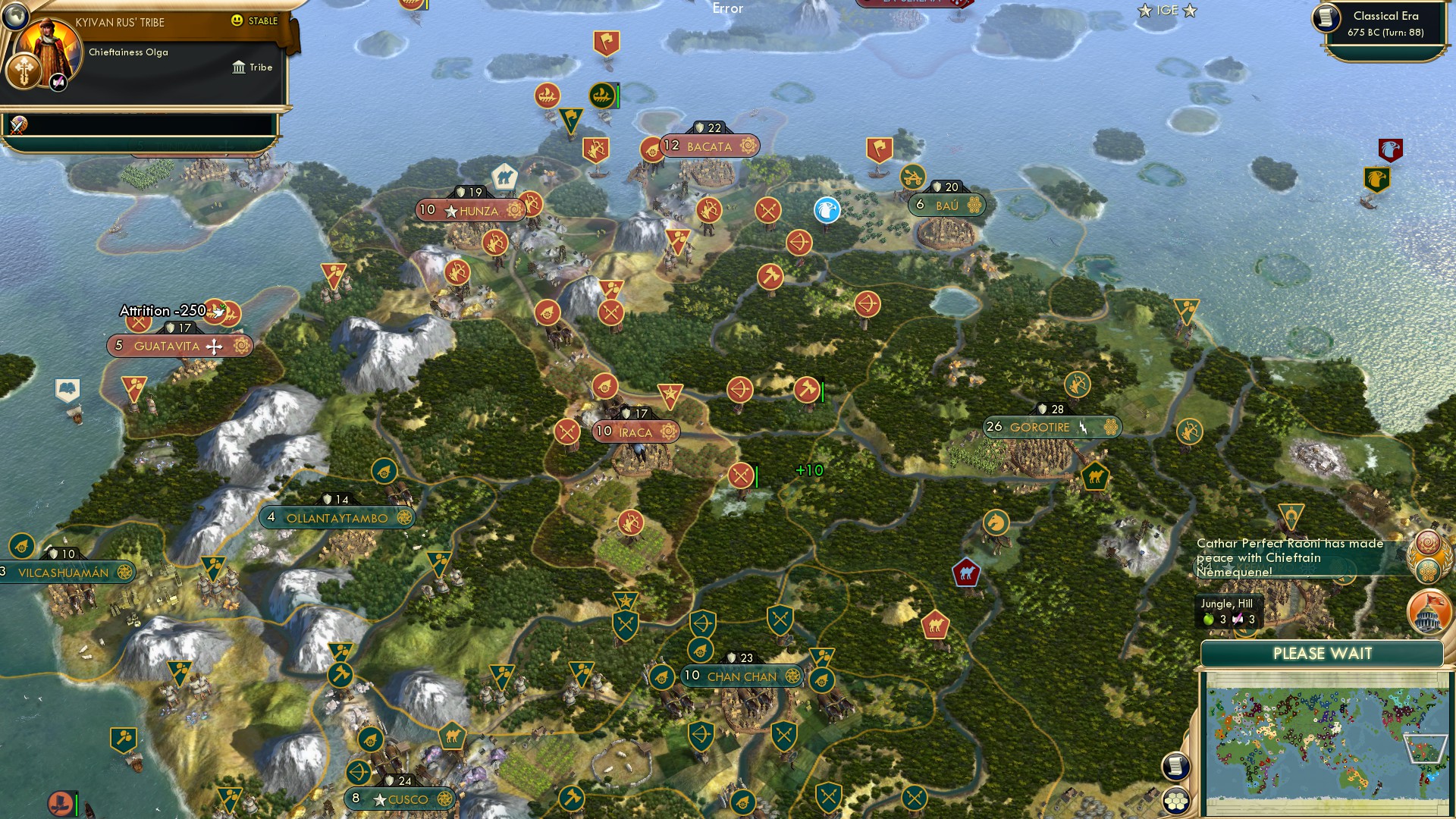Toggle the hex grid overlay icon
This screenshot has width=1456, height=819.
pos(1176,801)
